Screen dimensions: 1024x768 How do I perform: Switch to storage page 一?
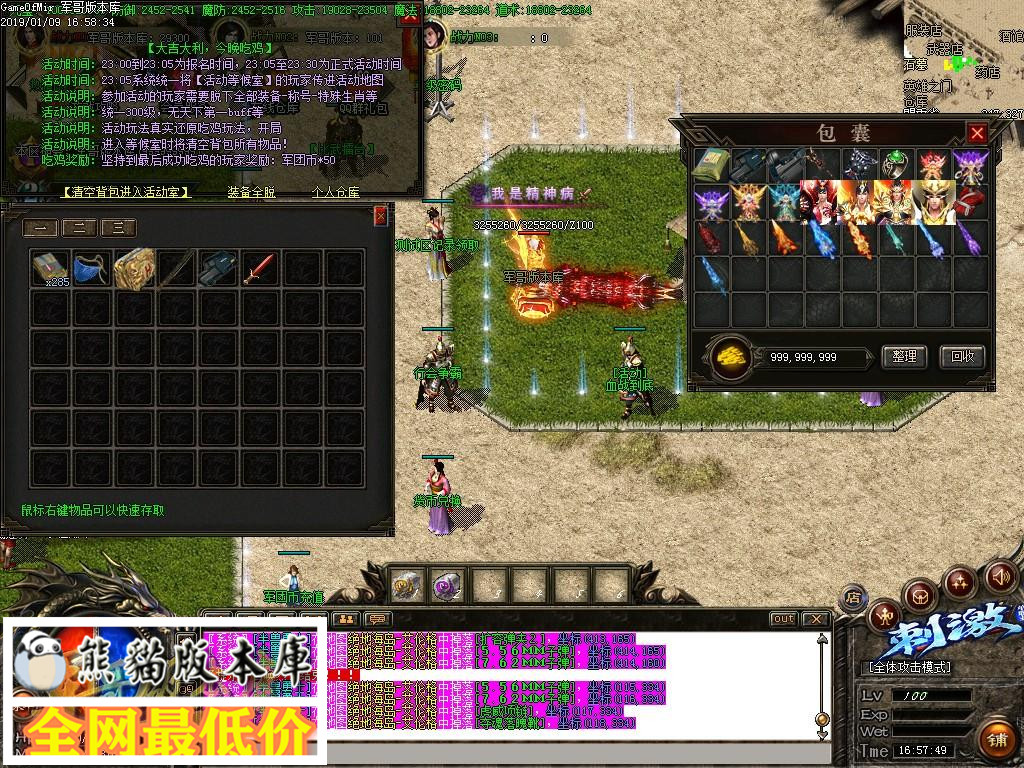41,228
